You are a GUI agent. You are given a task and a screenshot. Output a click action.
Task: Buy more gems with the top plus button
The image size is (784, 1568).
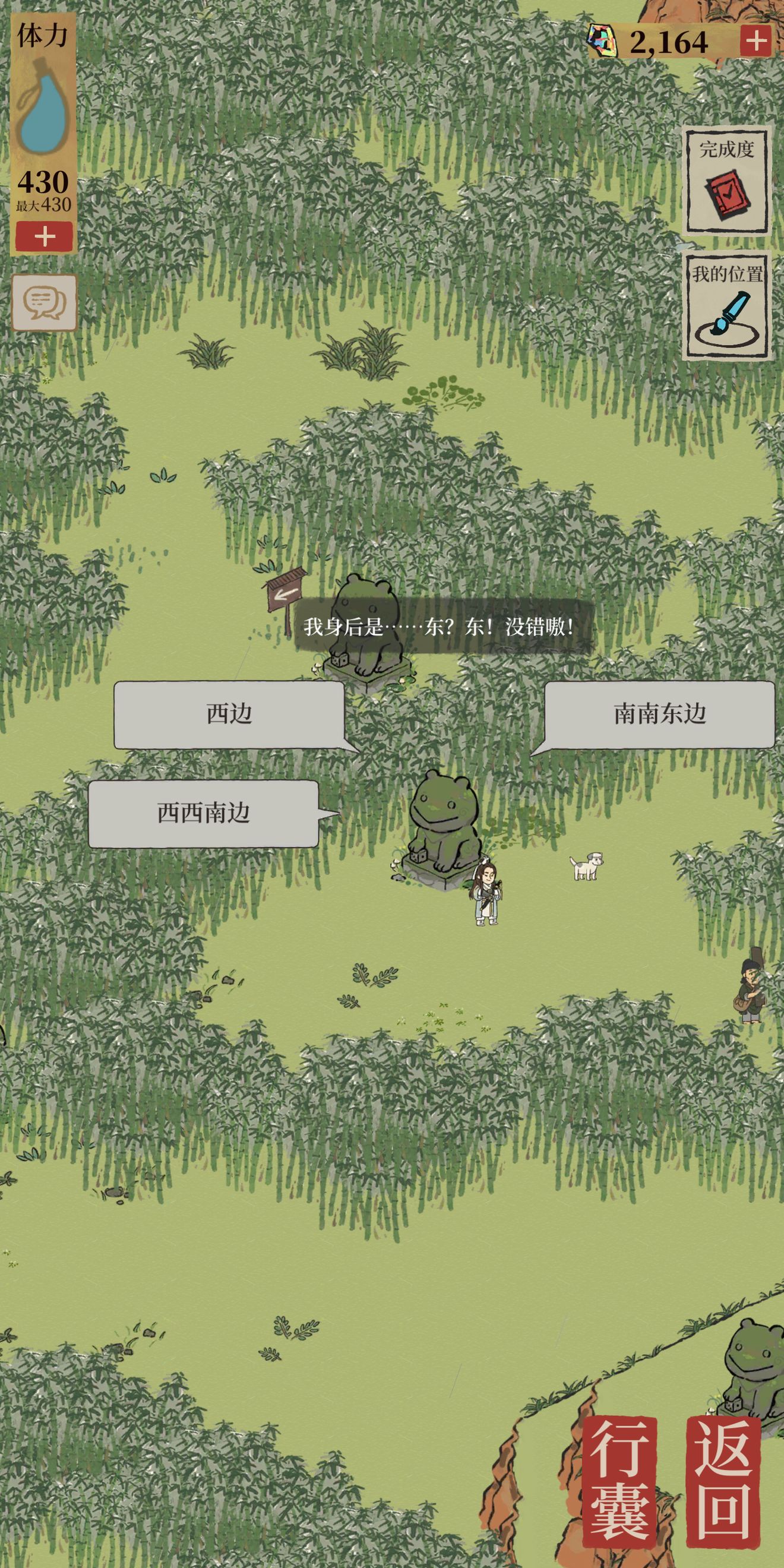755,42
